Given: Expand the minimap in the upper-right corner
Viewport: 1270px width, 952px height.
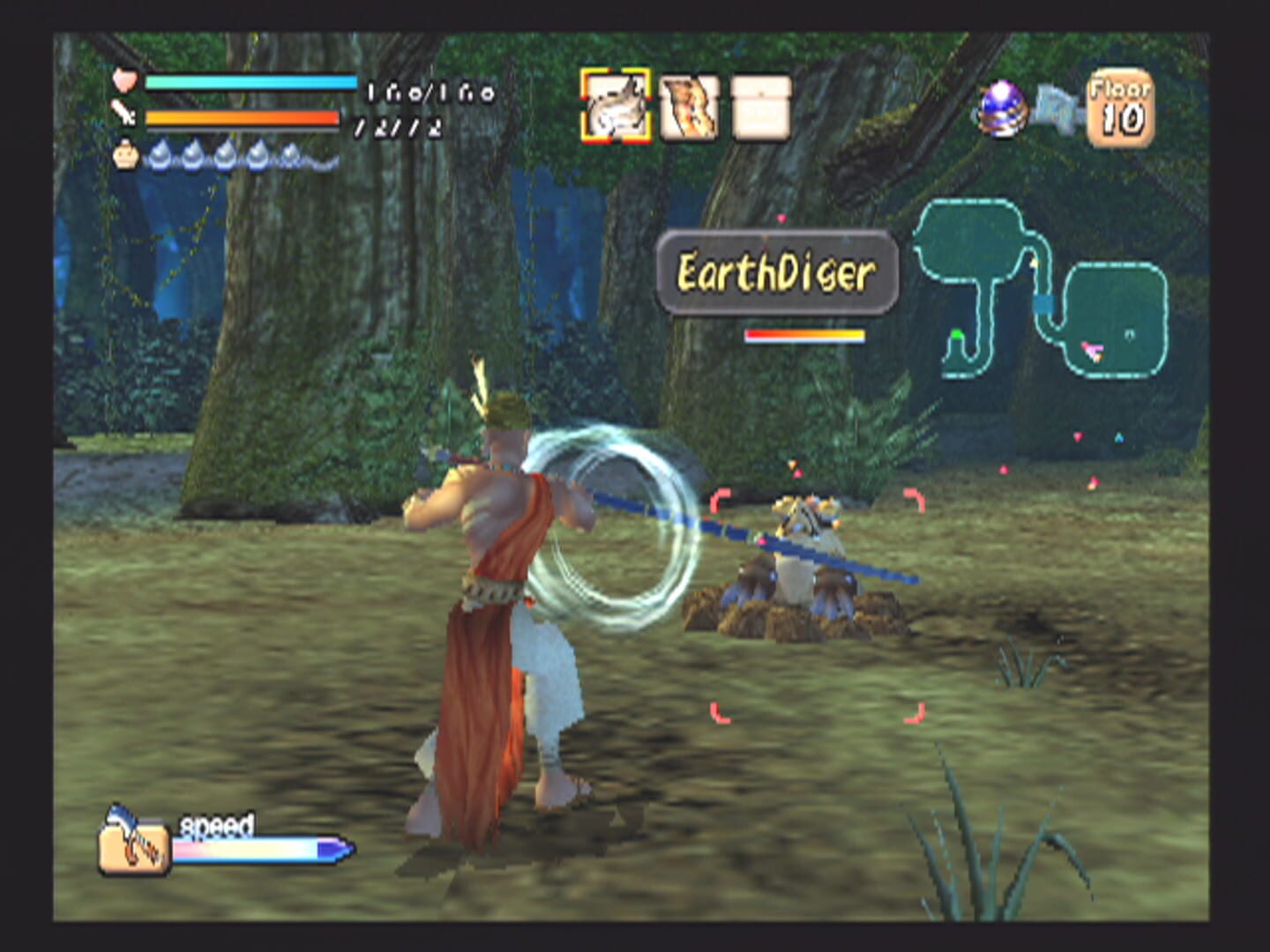Looking at the screenshot, I should [1041, 291].
